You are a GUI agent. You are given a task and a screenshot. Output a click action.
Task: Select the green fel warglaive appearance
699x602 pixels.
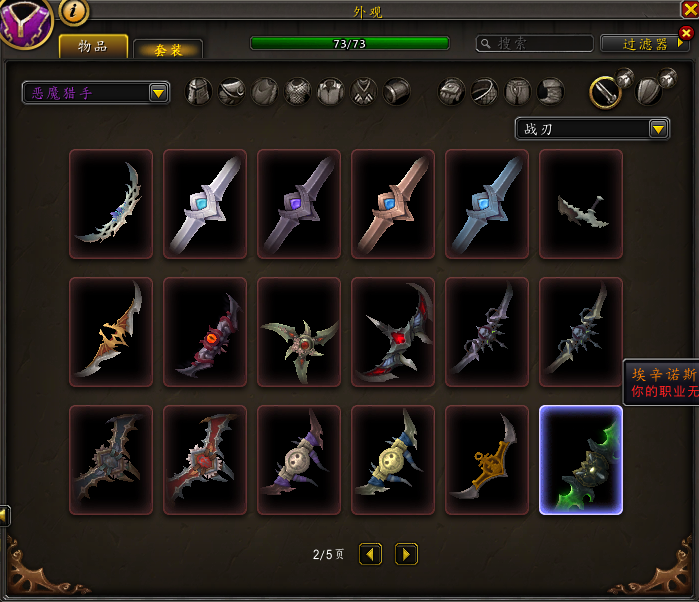(581, 460)
